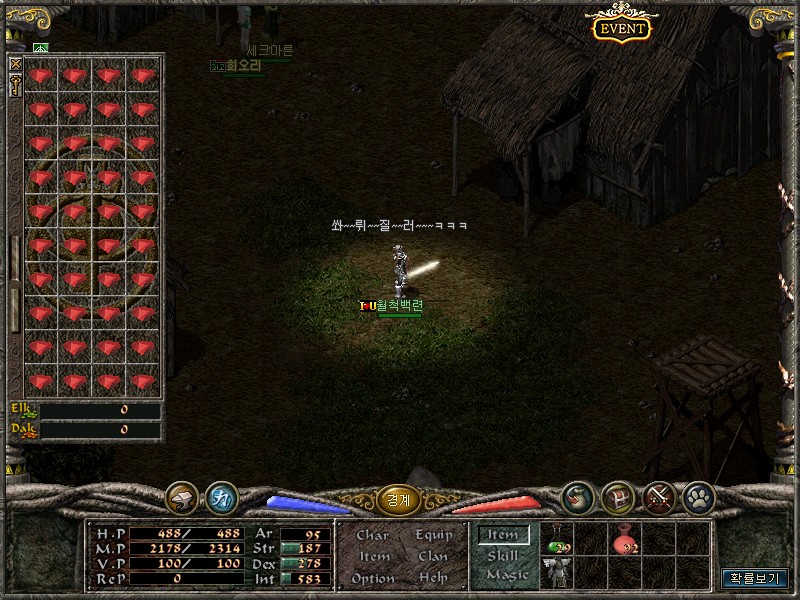Click the anvil round button

pyautogui.click(x=181, y=497)
